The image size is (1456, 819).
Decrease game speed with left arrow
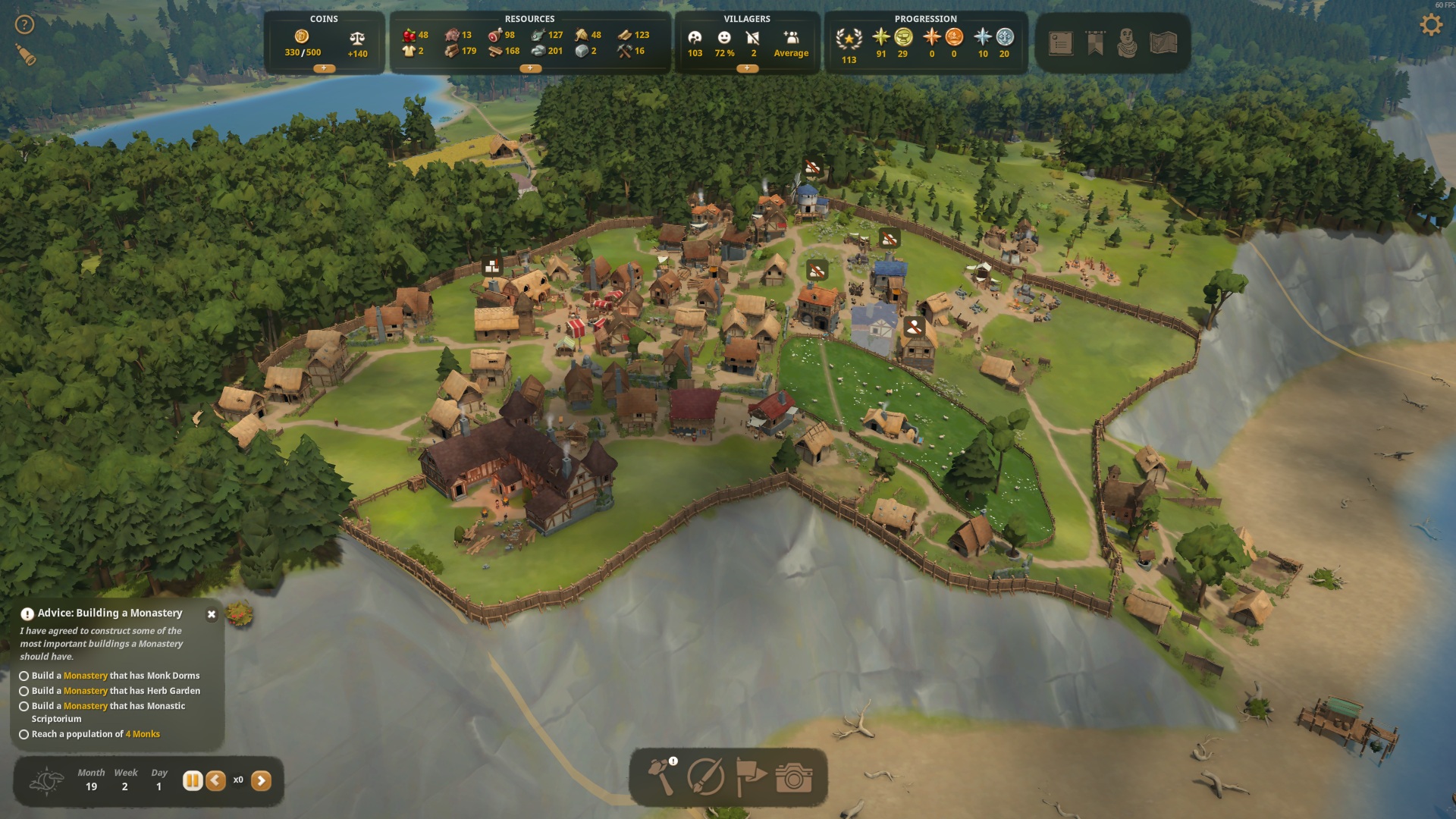pyautogui.click(x=216, y=780)
